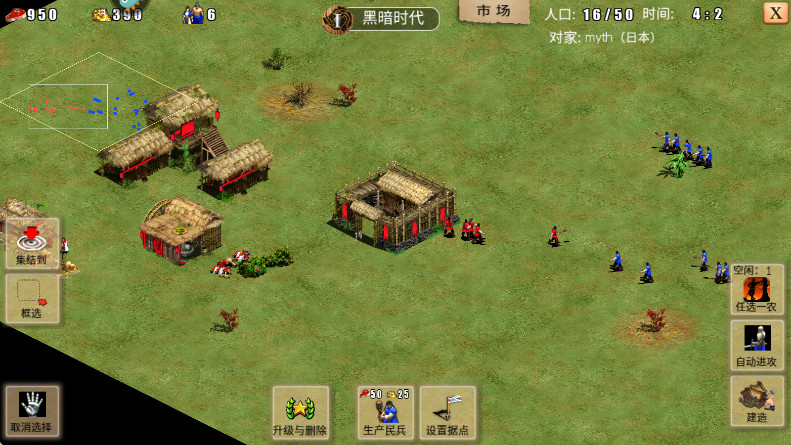Set a rally point with 集结到

pos(32,243)
